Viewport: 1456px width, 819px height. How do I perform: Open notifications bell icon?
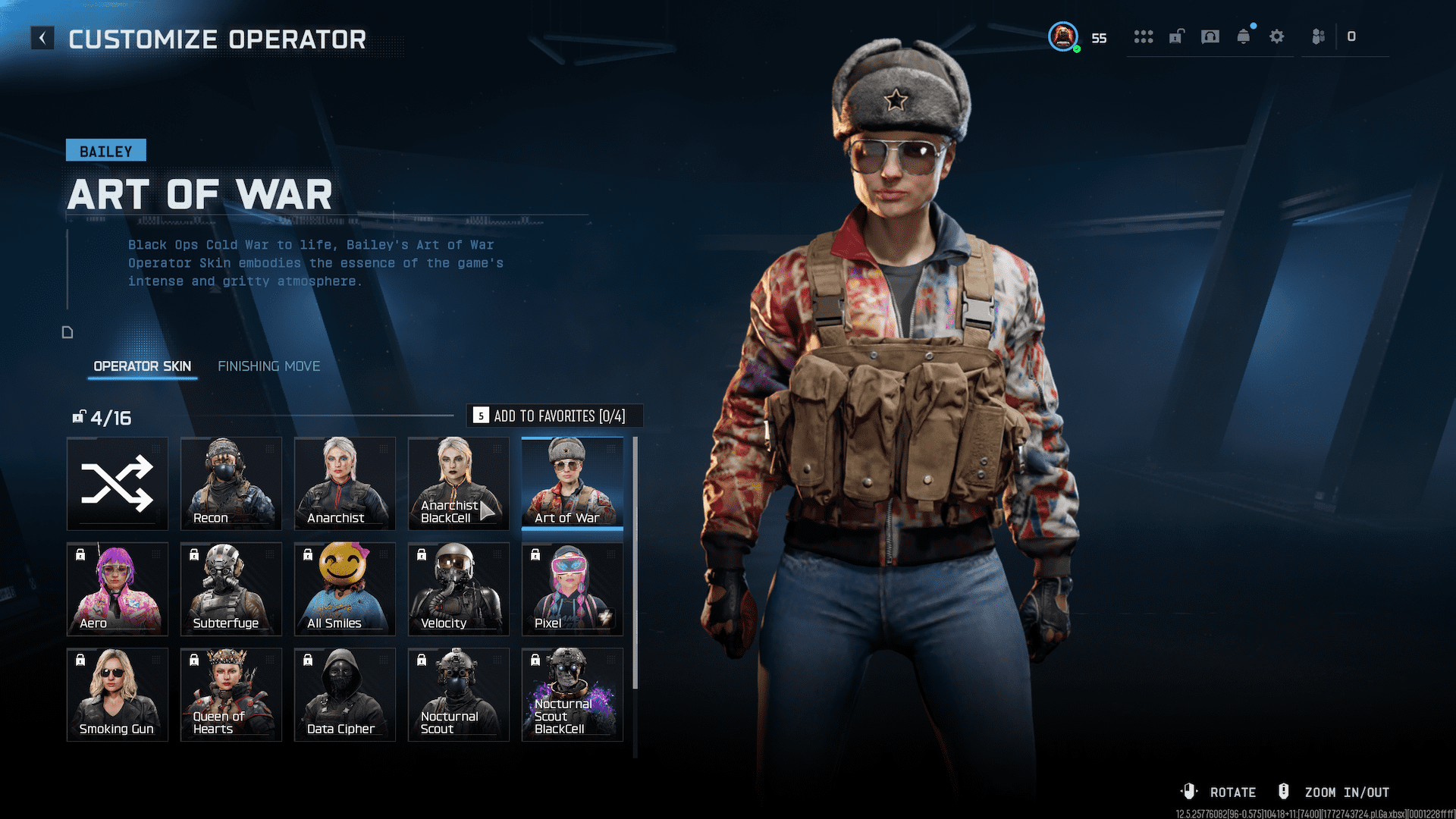1244,36
